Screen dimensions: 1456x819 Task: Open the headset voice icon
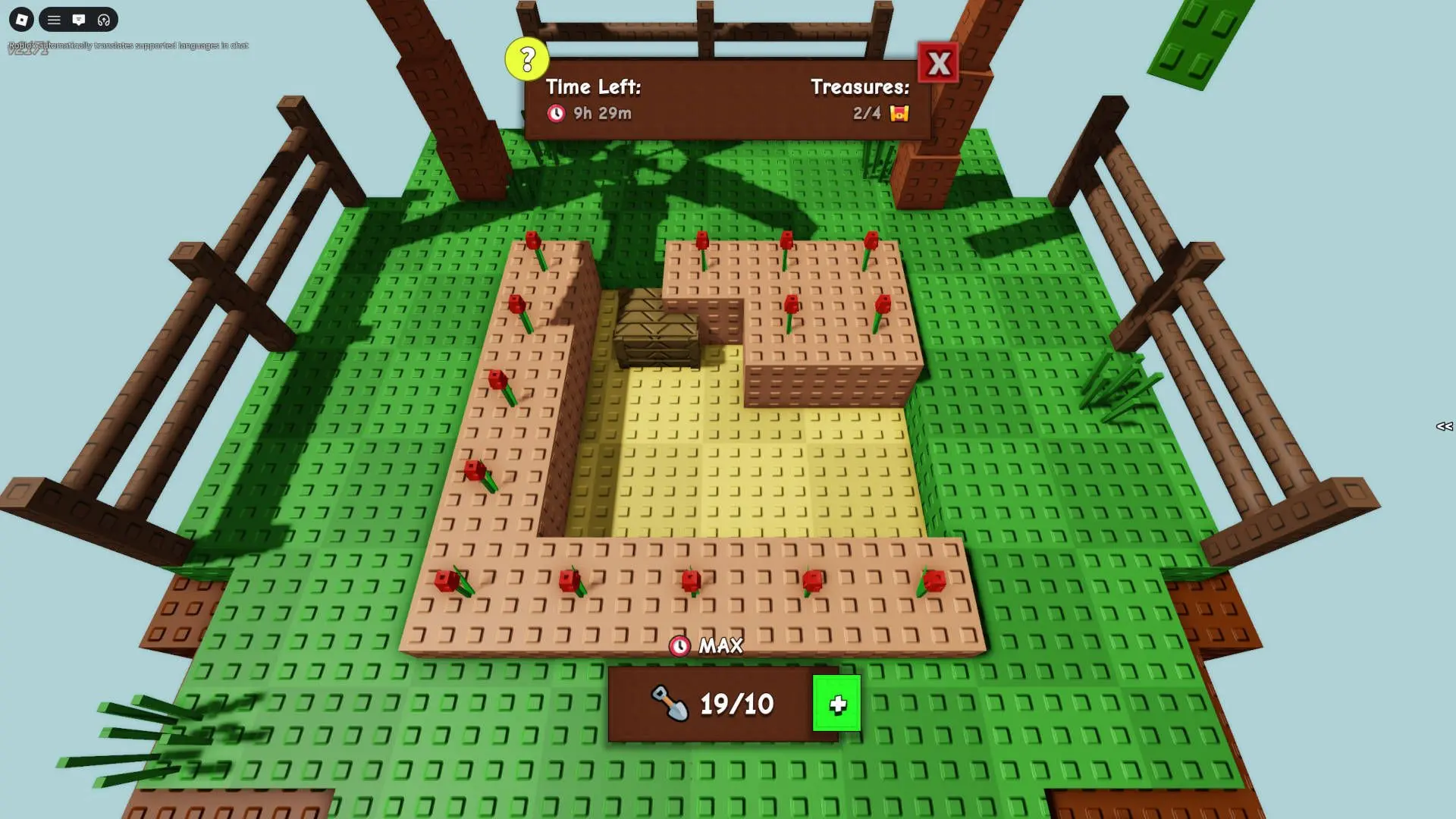[x=104, y=20]
